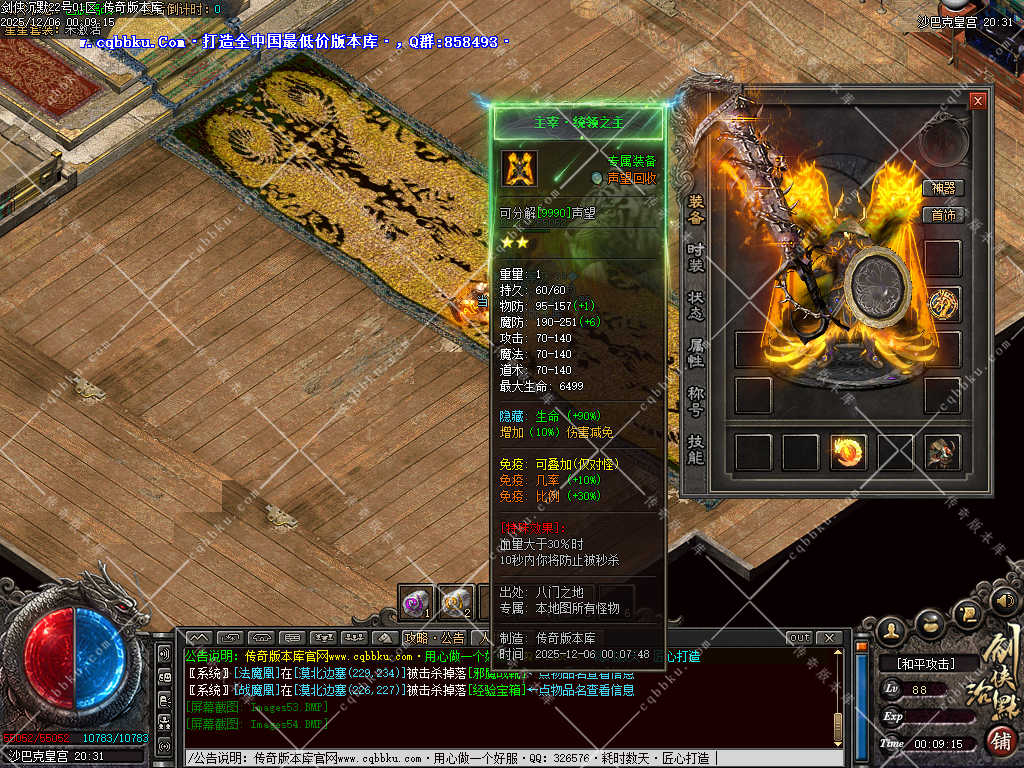Viewport: 1024px width, 768px height.
Task: Select the golden dragon medal slot
Action: click(942, 304)
